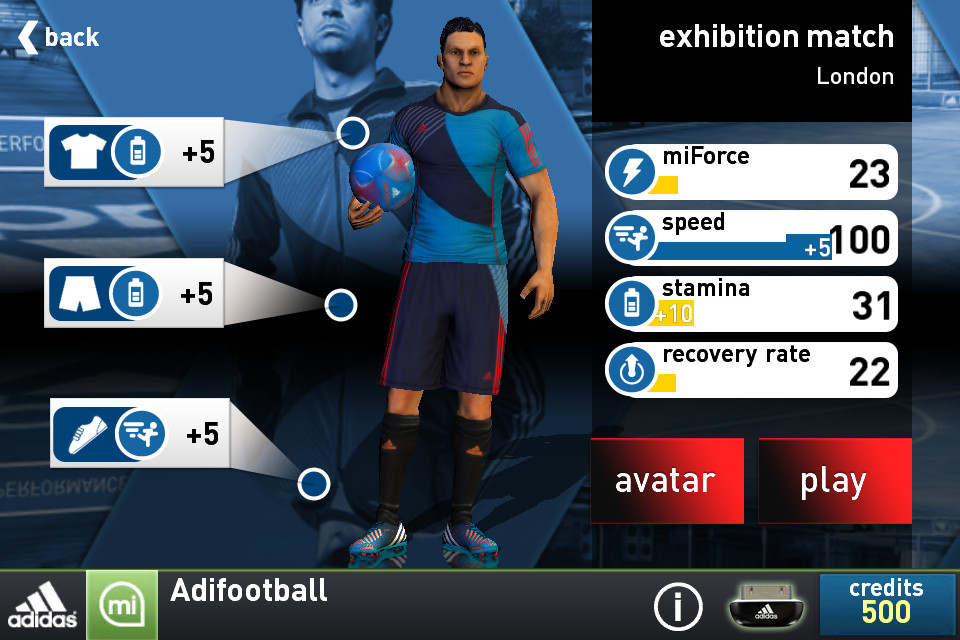
Task: Click the adidas logo in bottom bar
Action: [x=43, y=606]
